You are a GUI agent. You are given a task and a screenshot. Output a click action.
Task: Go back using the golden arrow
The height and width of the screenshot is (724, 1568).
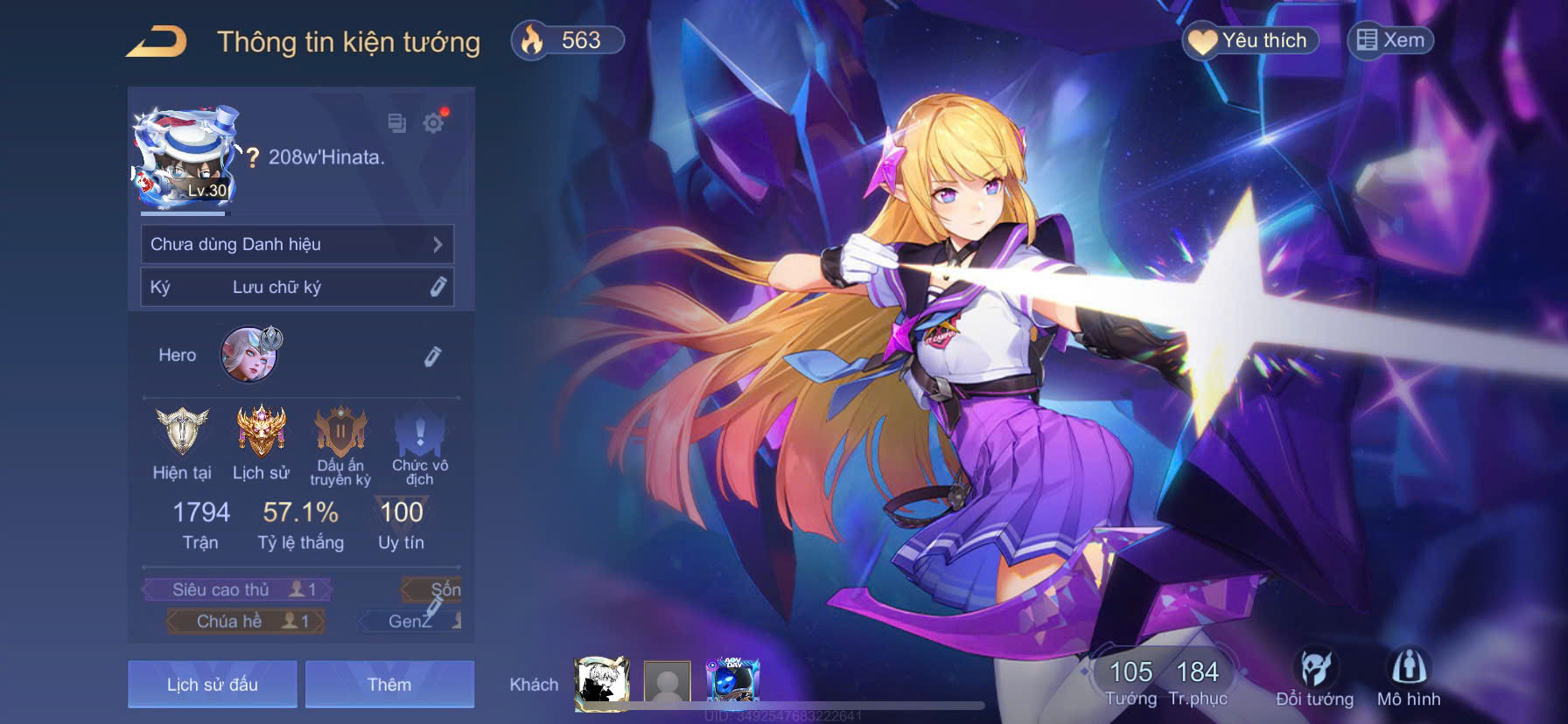pos(157,41)
